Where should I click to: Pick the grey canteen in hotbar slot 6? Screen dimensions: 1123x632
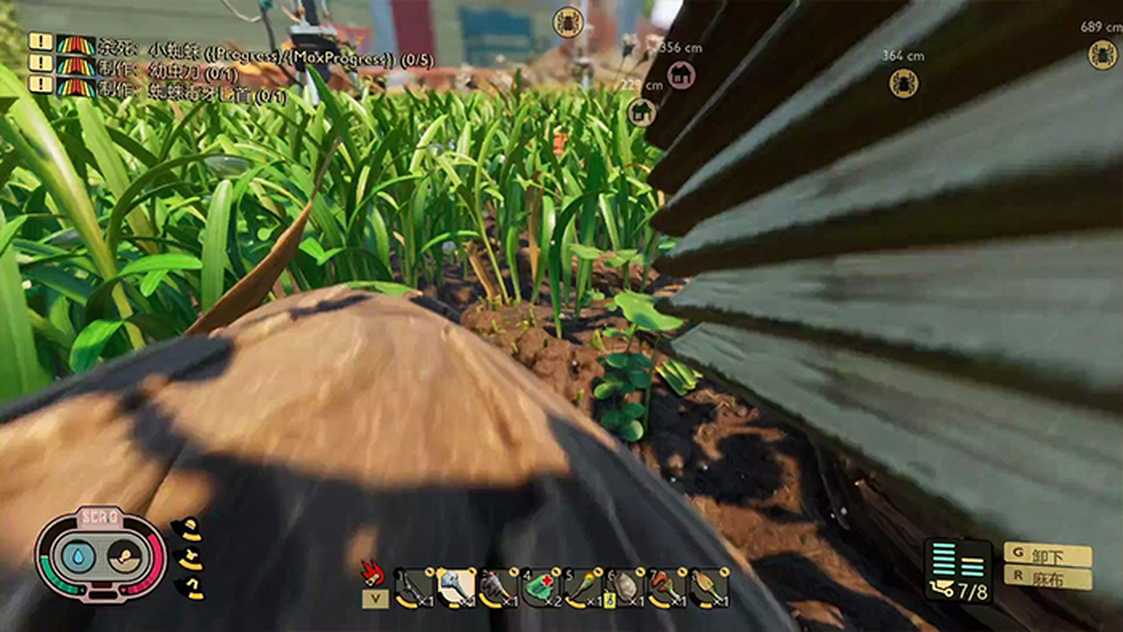click(x=626, y=588)
